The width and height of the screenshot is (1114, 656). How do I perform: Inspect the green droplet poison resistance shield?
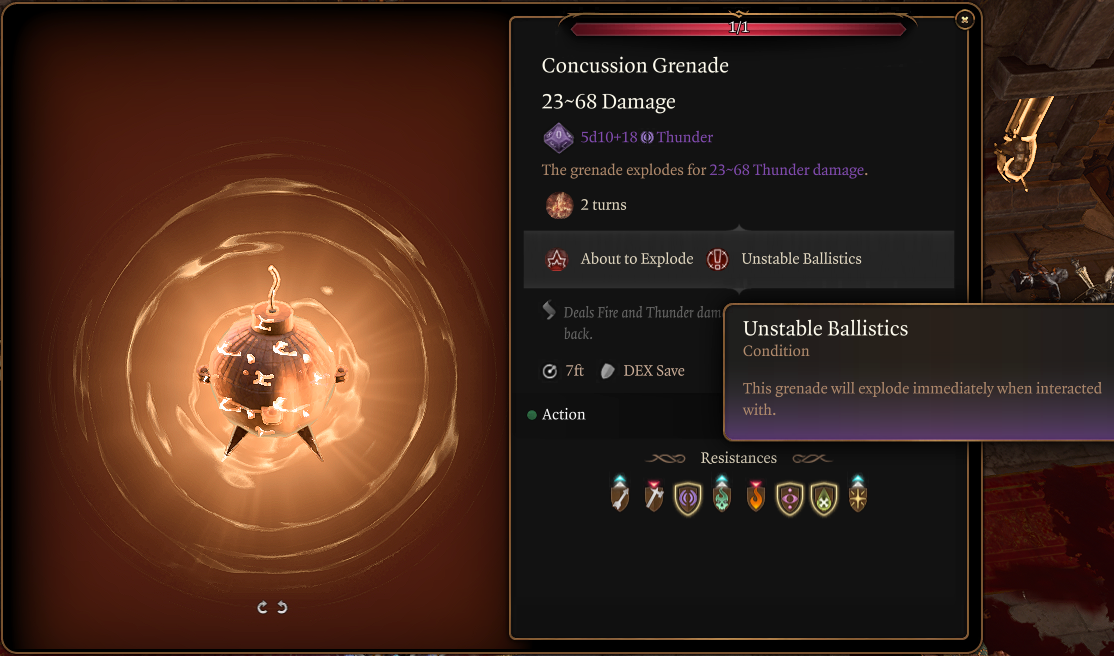tap(824, 497)
